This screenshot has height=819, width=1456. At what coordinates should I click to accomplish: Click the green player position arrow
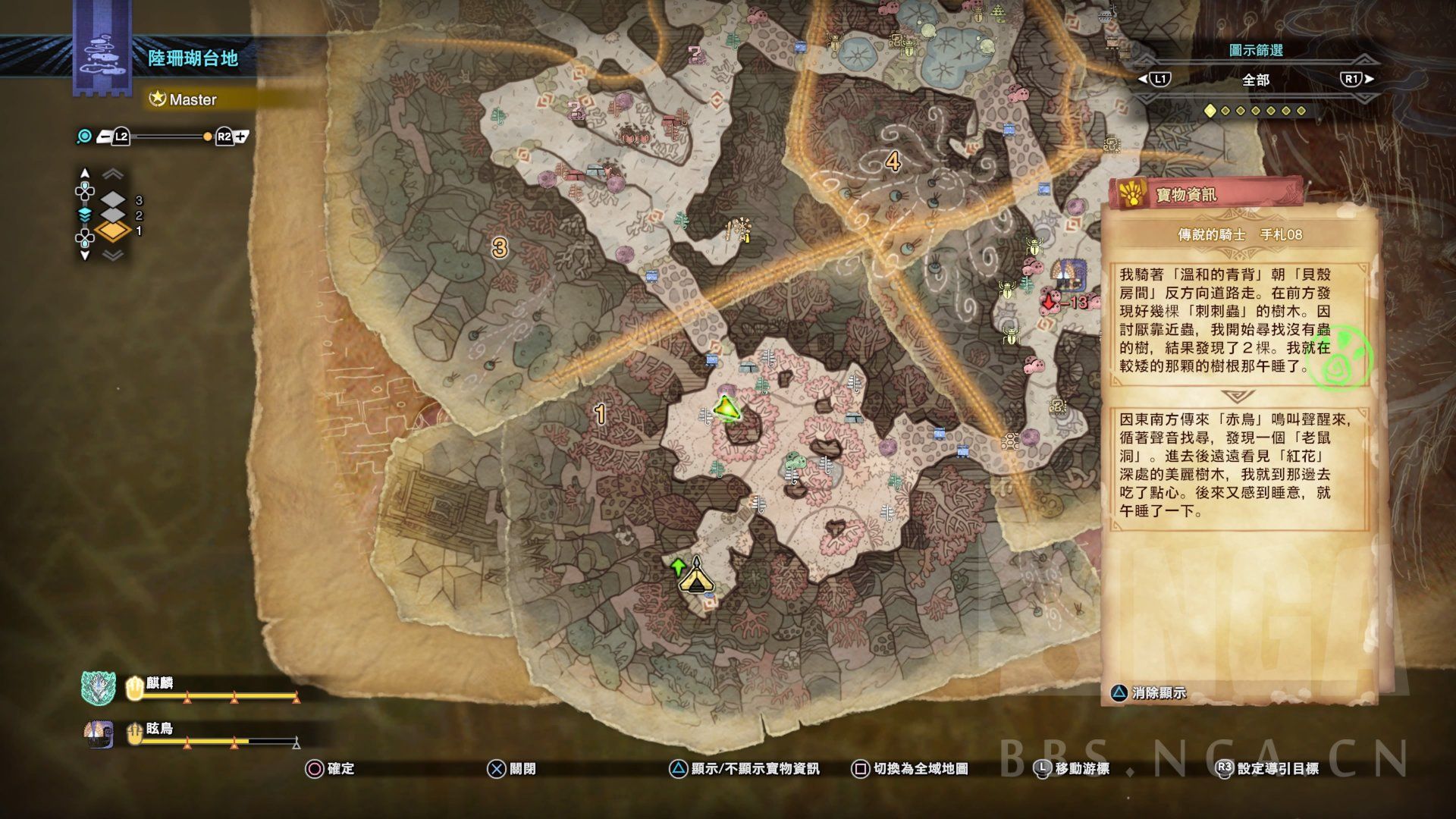[x=726, y=409]
